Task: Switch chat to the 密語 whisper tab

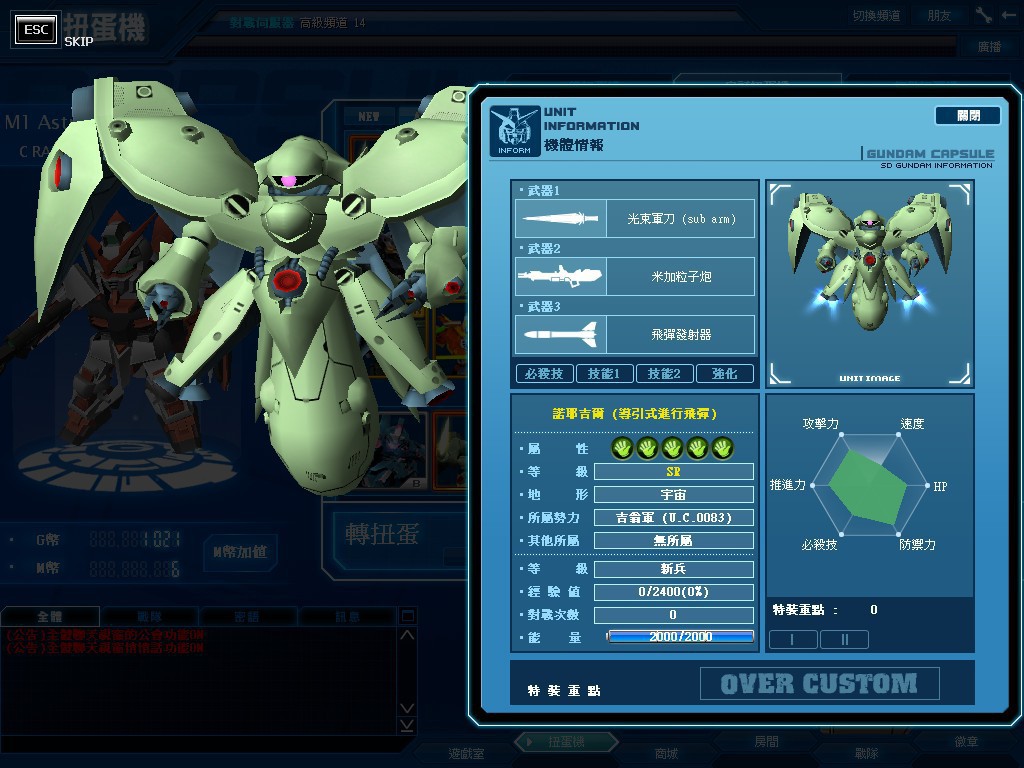Action: point(246,617)
